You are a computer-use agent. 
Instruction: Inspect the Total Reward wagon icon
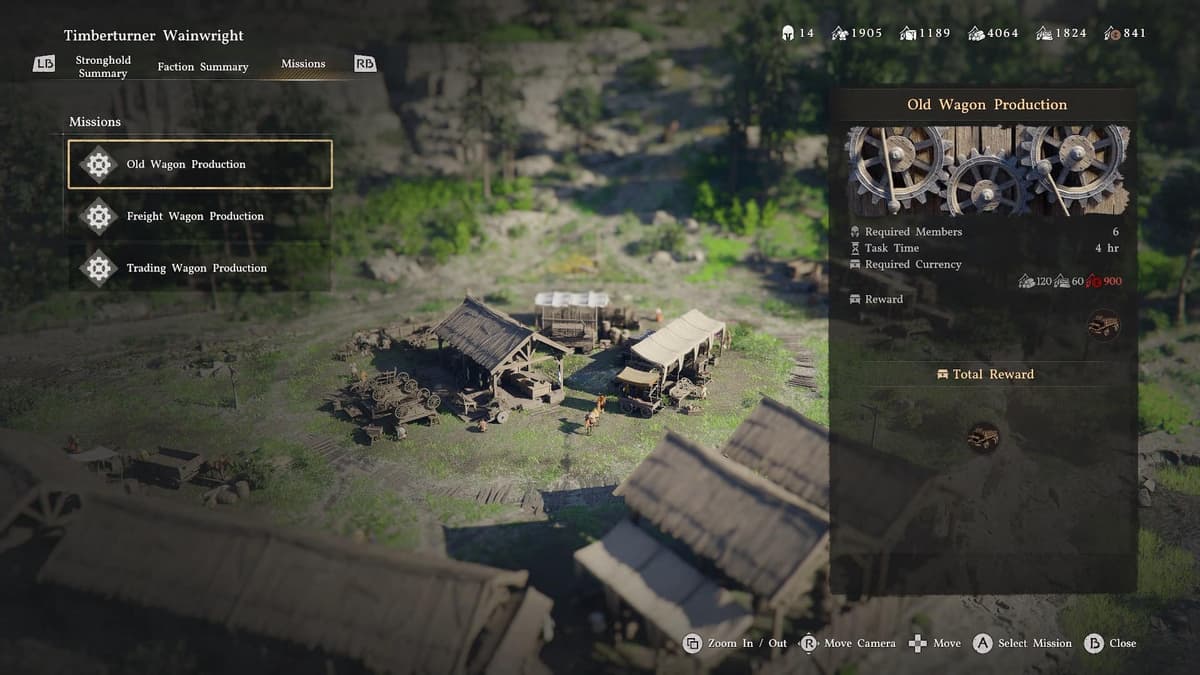click(x=983, y=437)
